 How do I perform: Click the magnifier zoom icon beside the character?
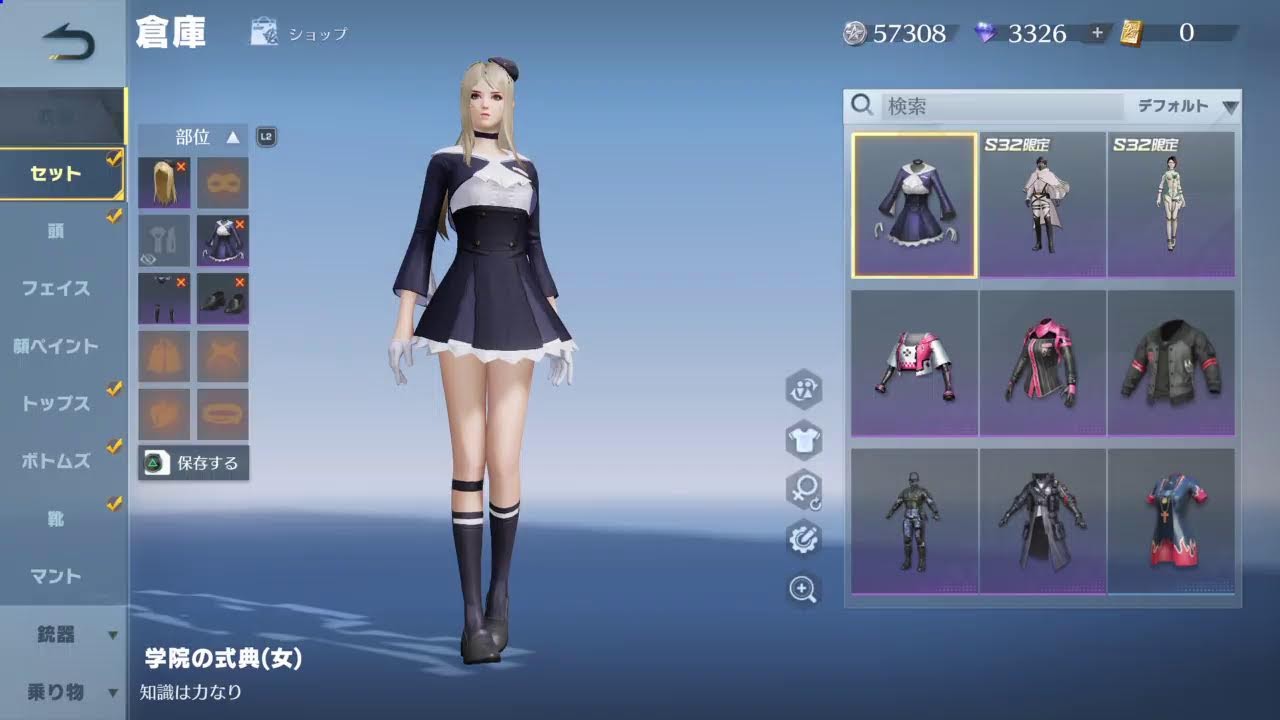[x=803, y=590]
